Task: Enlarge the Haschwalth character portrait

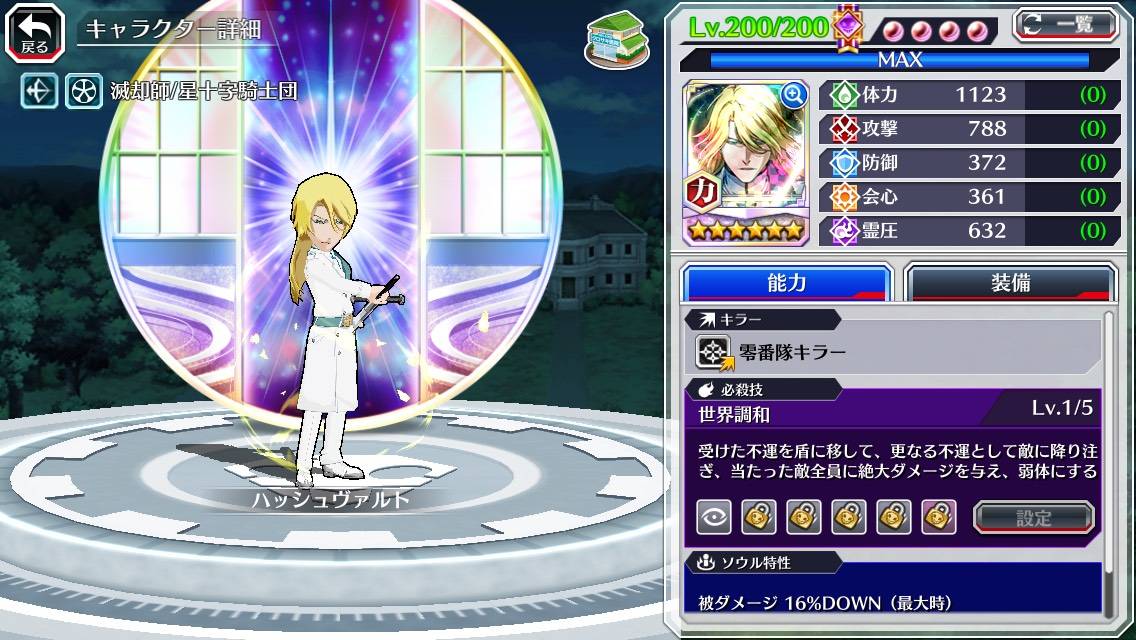Action: pos(794,95)
